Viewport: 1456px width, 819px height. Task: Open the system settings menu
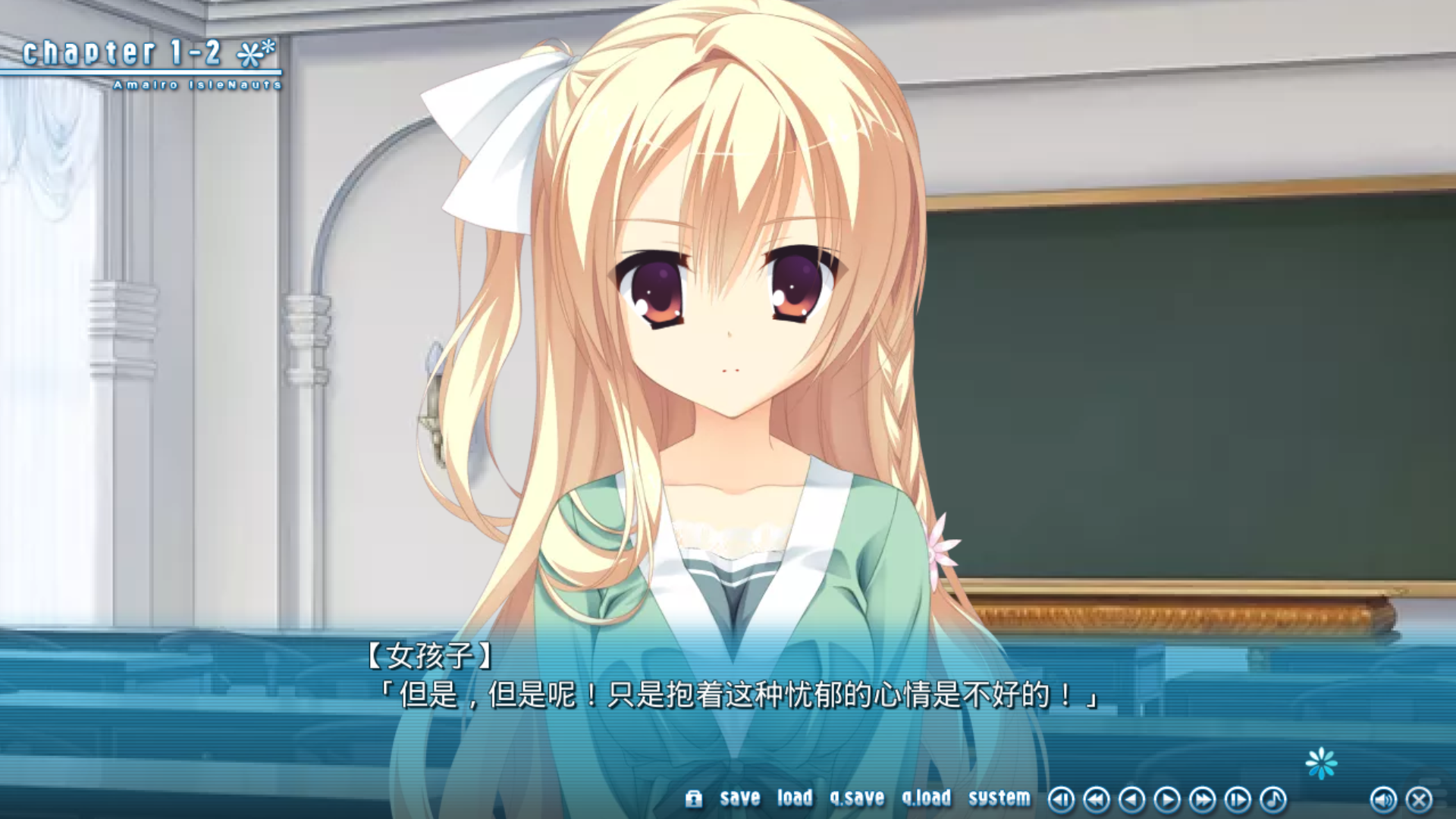pyautogui.click(x=999, y=798)
